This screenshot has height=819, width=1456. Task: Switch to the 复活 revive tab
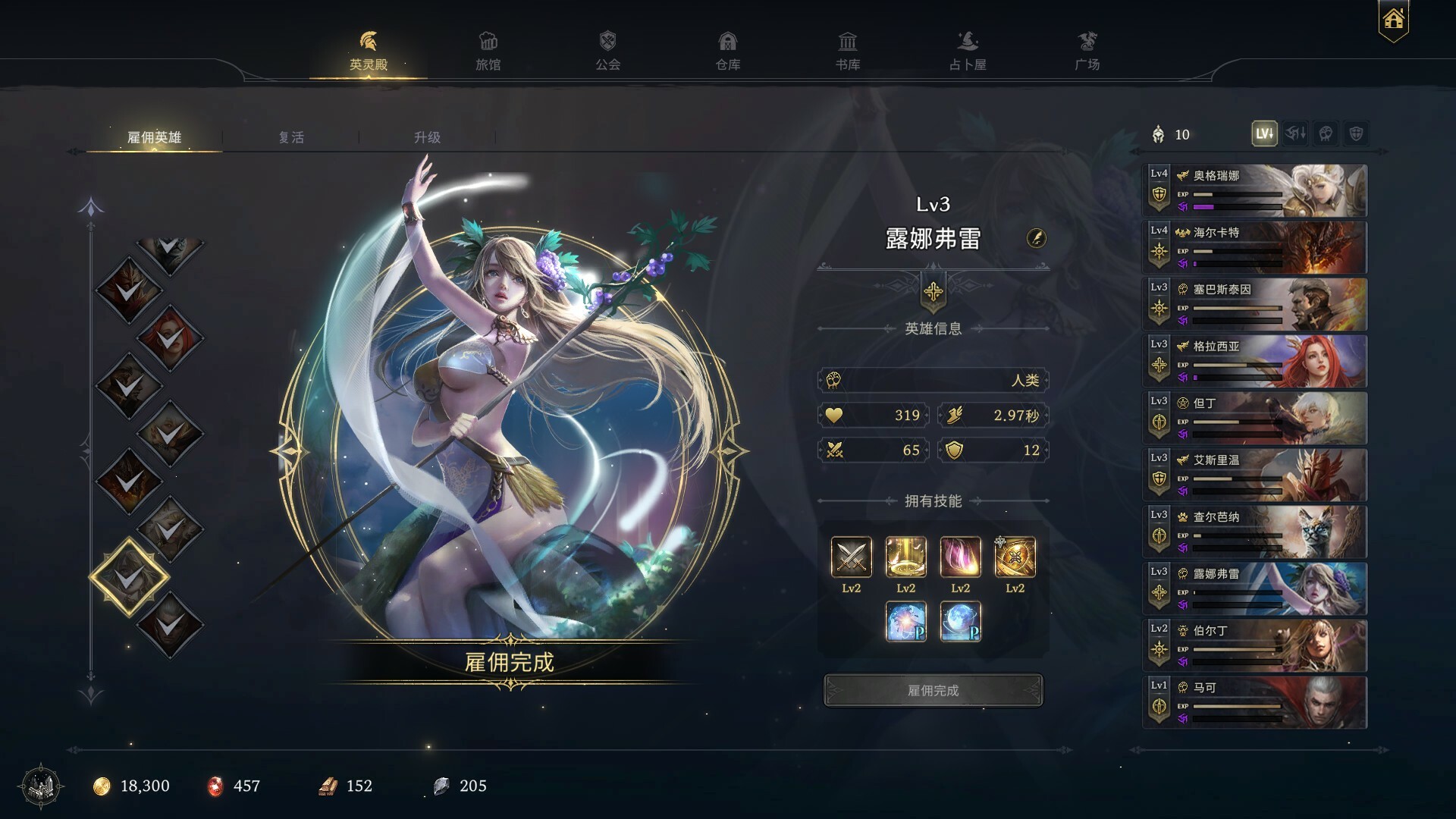pos(291,137)
